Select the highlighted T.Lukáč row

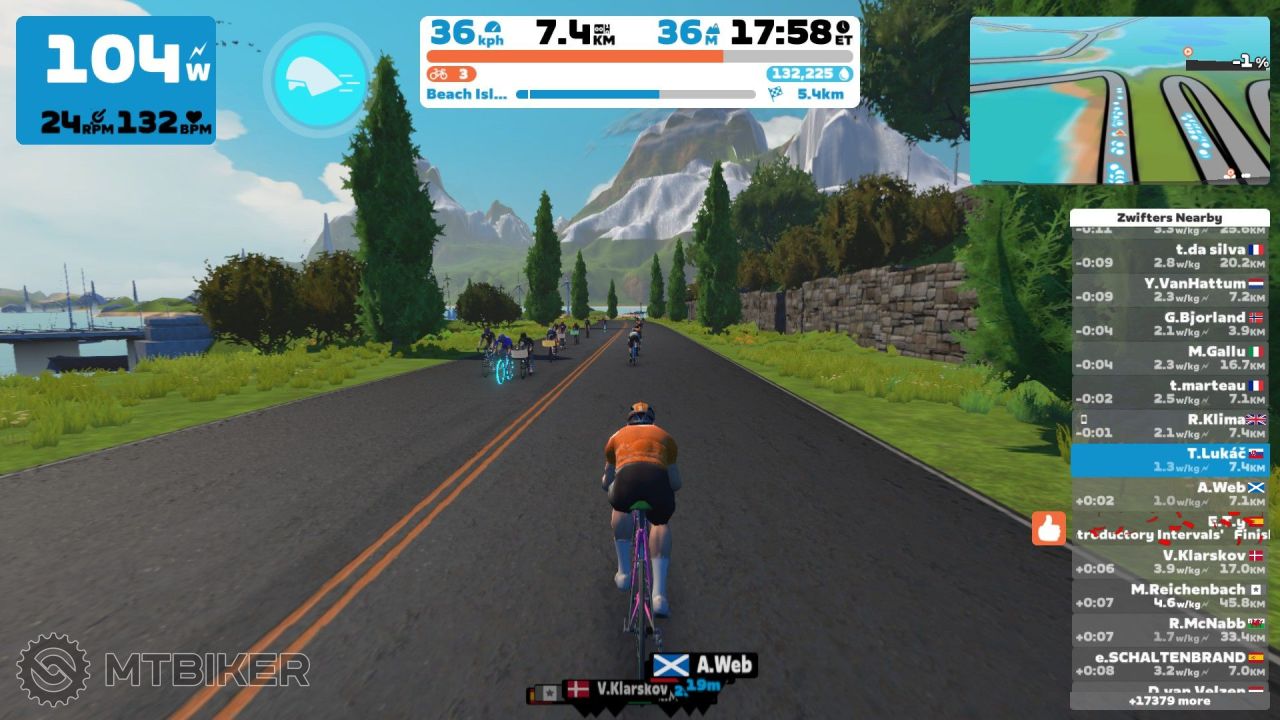tap(1170, 460)
